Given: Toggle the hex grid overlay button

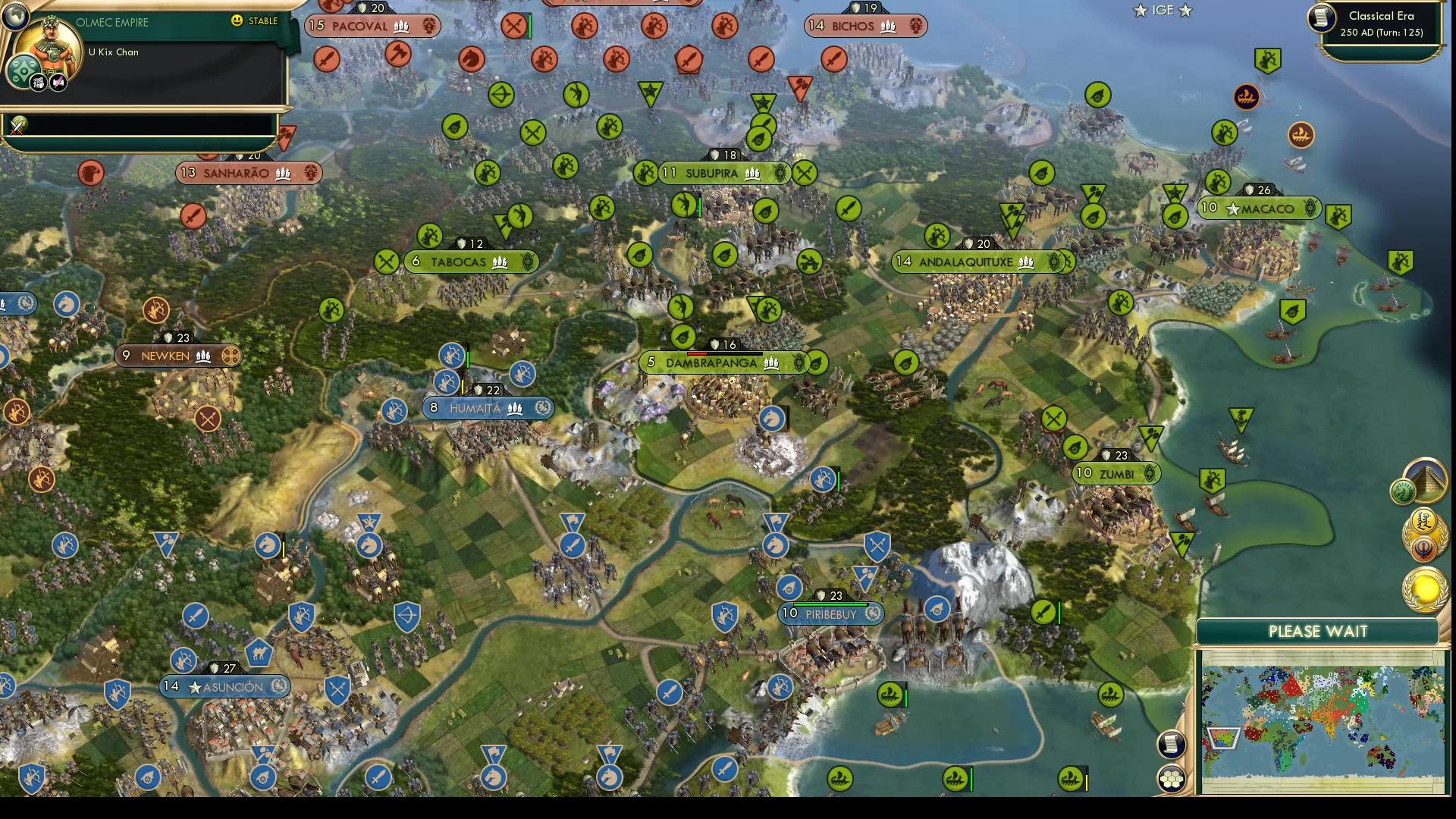Looking at the screenshot, I should [1172, 778].
